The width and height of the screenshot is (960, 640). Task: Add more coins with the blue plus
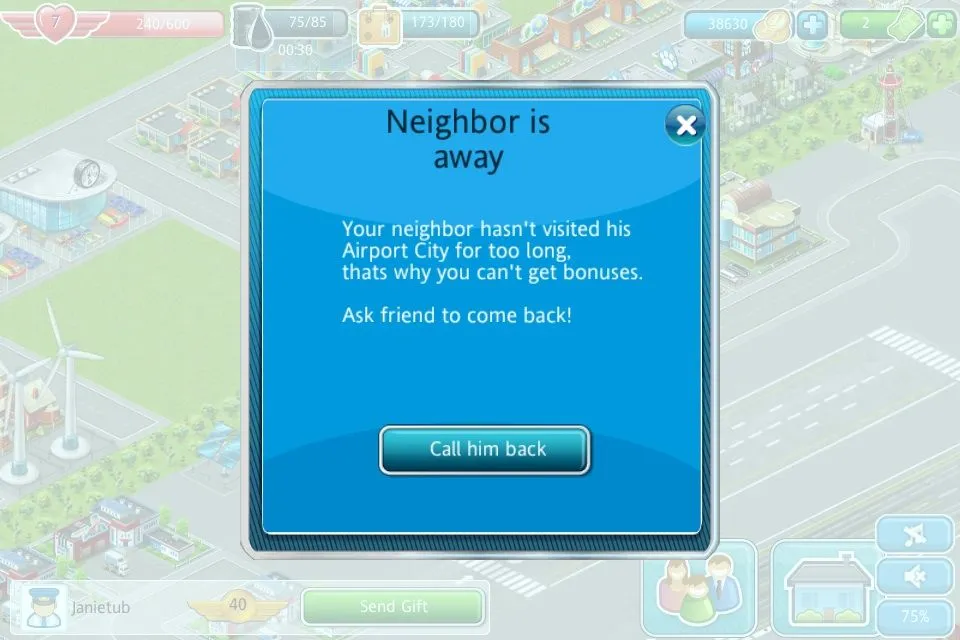pyautogui.click(x=812, y=23)
